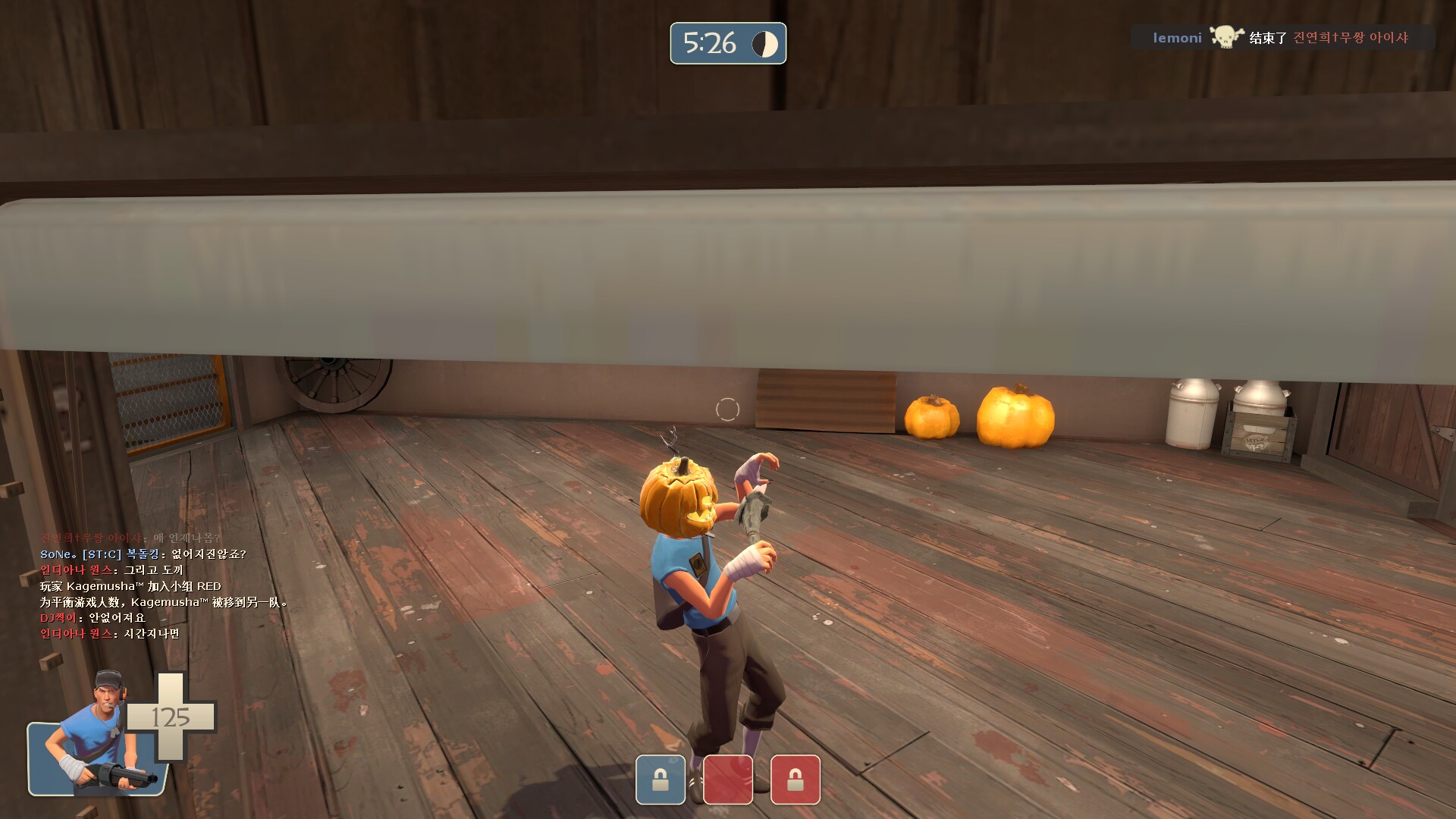Click the red locked control point icon

tap(795, 779)
